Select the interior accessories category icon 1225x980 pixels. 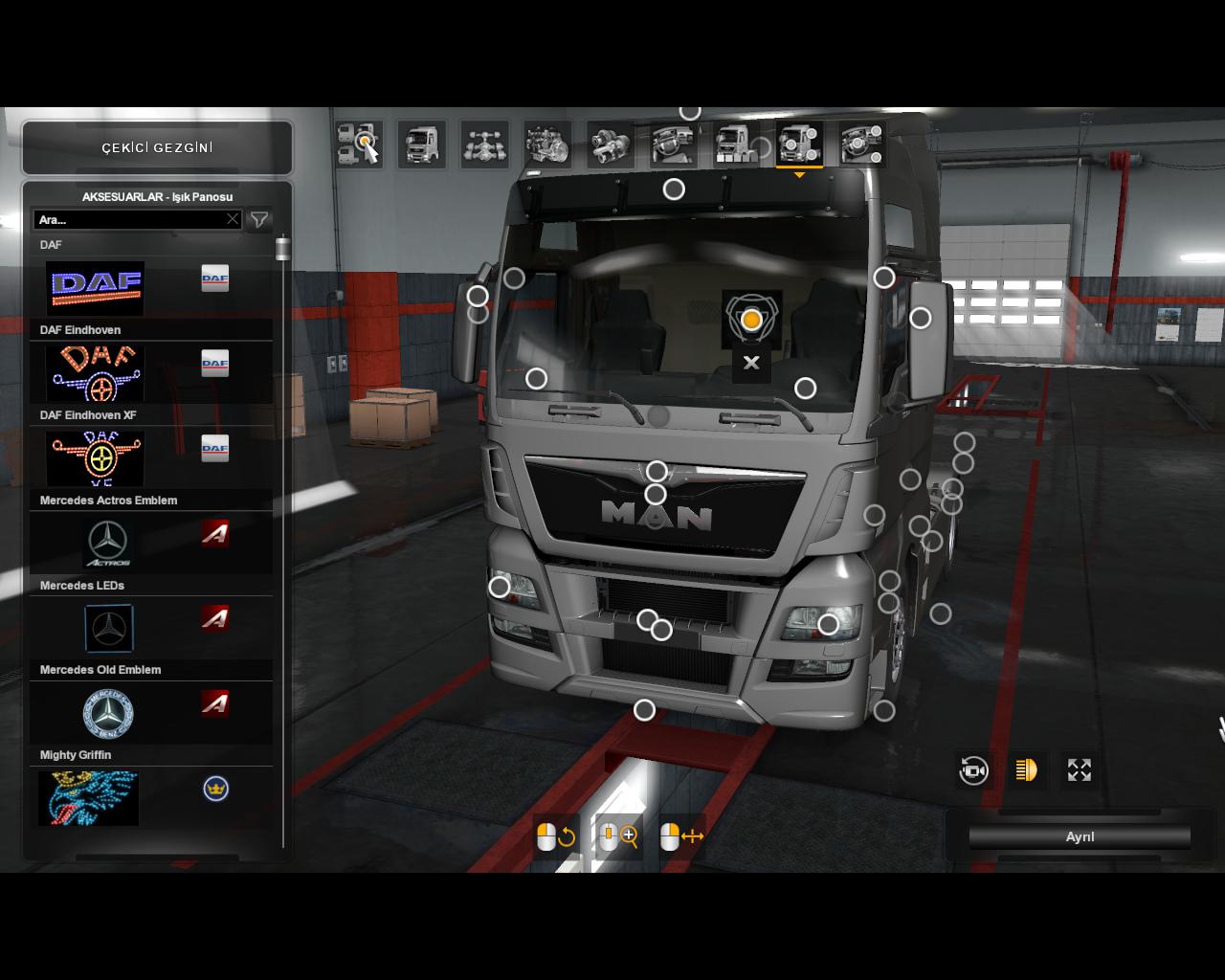[861, 144]
